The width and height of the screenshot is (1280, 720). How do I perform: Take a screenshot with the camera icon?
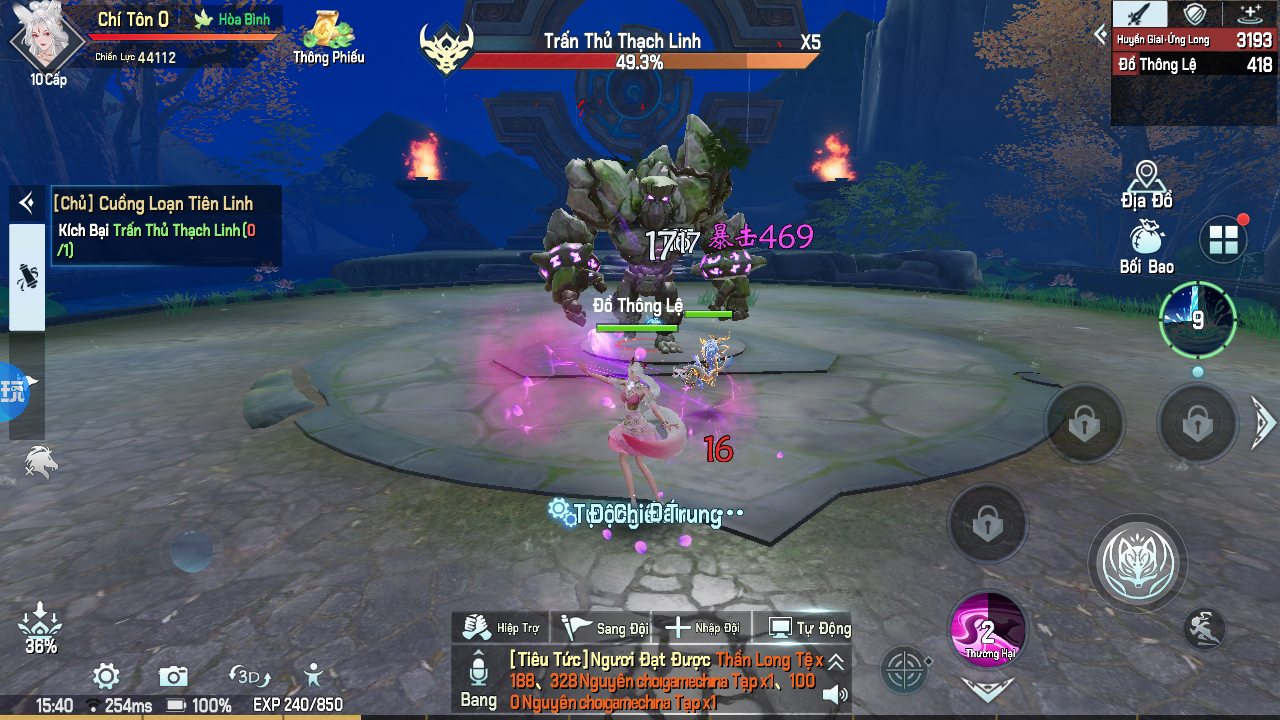(x=173, y=676)
